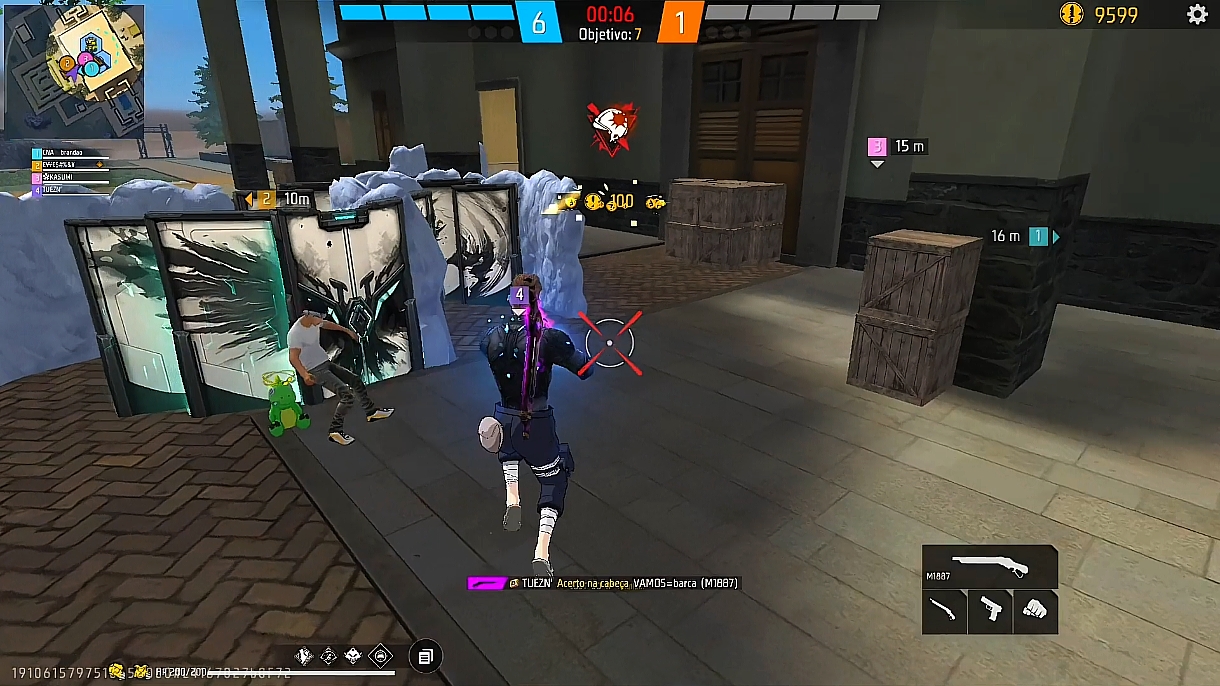This screenshot has height=686, width=1220.
Task: Select the M1887 primary weapon slot
Action: [x=989, y=567]
